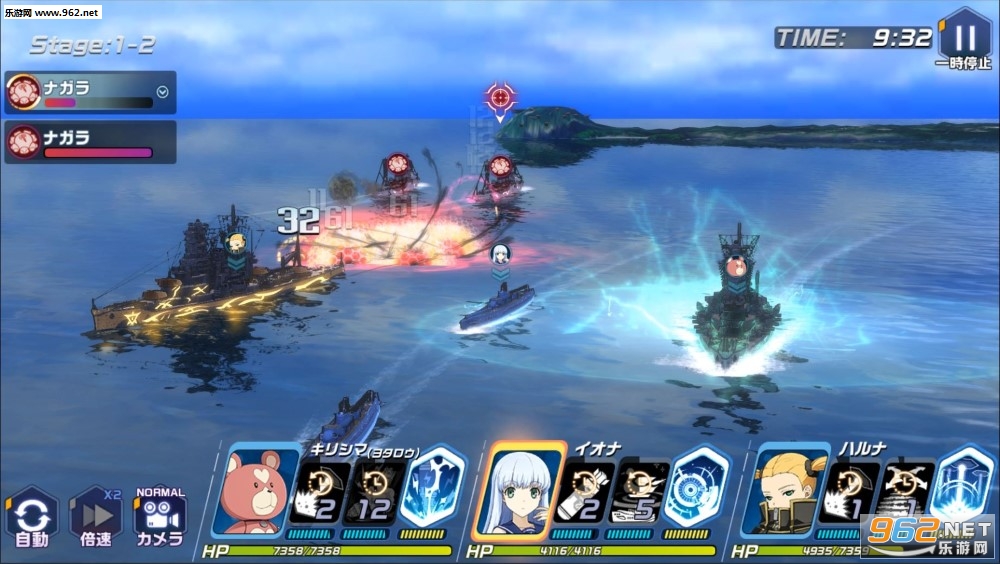Use Iona's skill with cooldown 5
This screenshot has height=564, width=1000.
point(640,494)
